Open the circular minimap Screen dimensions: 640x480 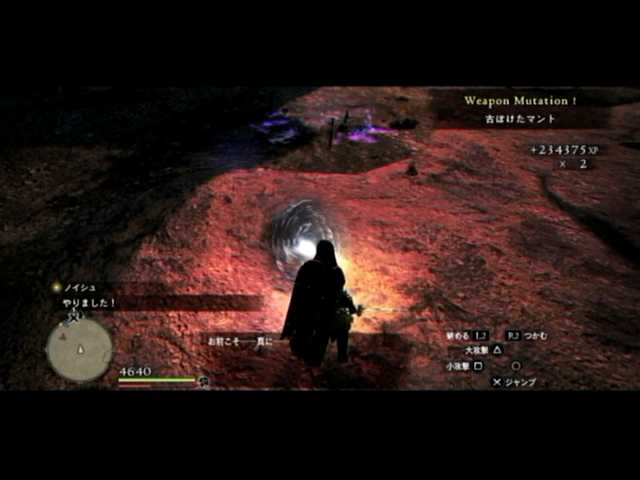point(79,349)
